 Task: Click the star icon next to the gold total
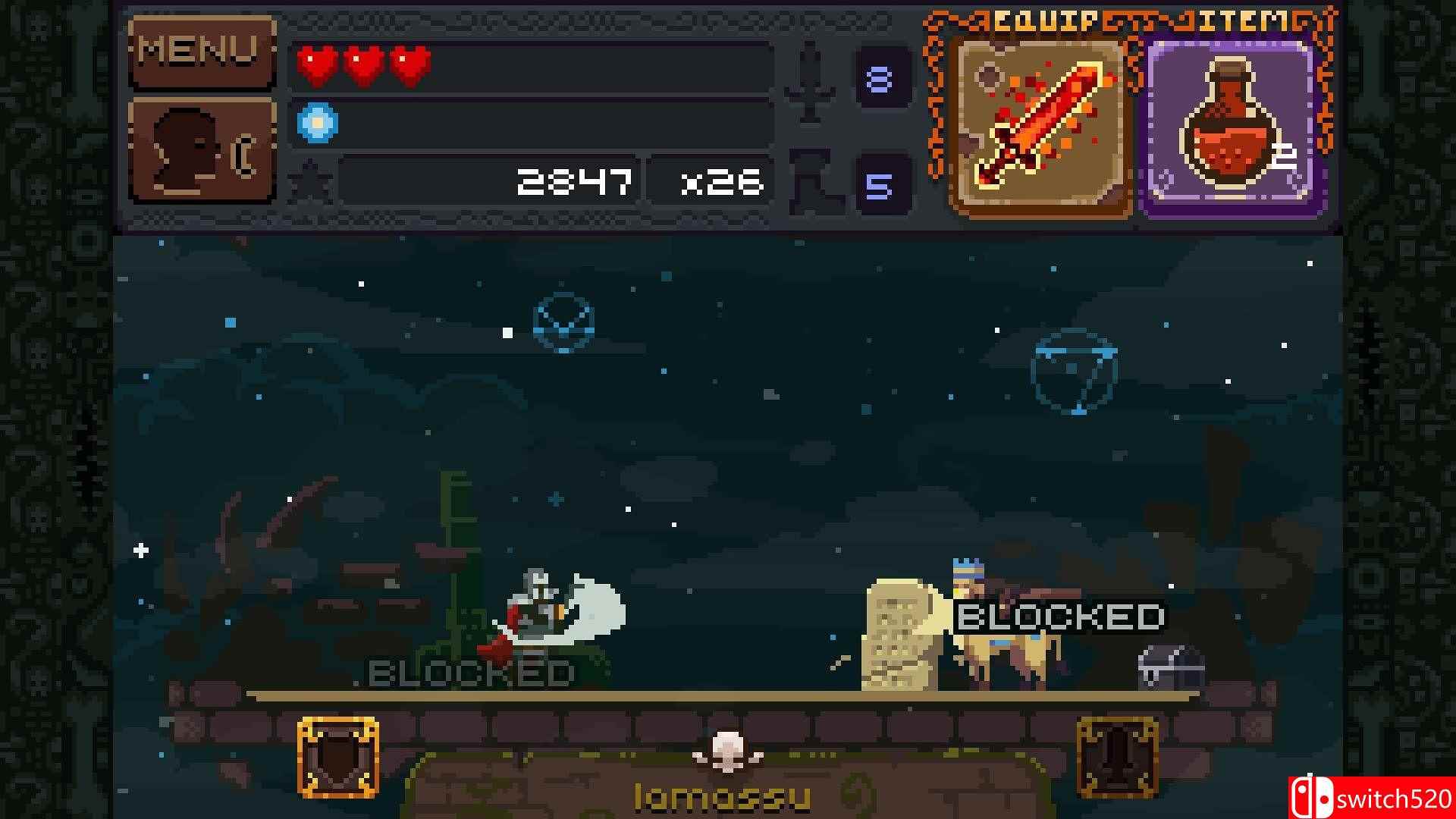[x=311, y=180]
